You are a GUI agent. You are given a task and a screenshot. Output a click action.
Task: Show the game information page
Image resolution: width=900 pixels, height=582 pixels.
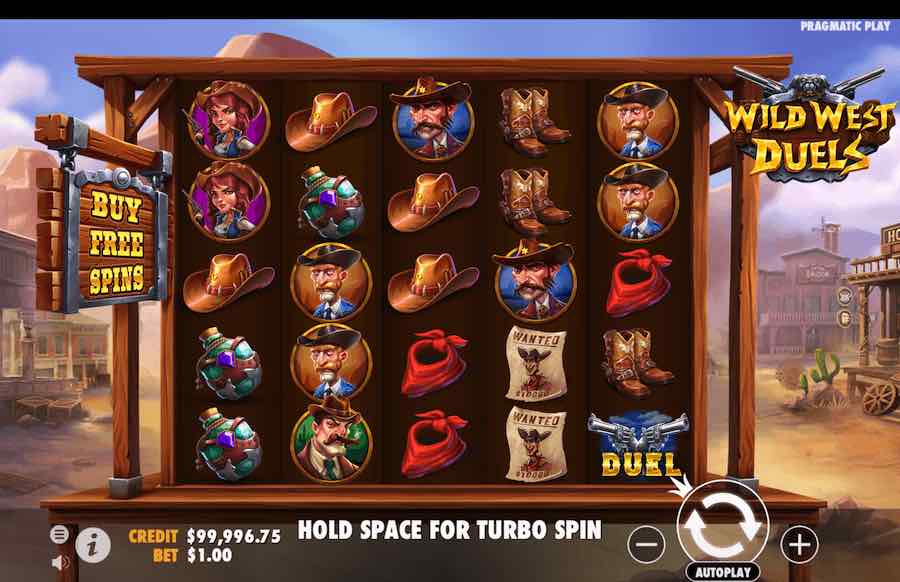click(x=94, y=544)
